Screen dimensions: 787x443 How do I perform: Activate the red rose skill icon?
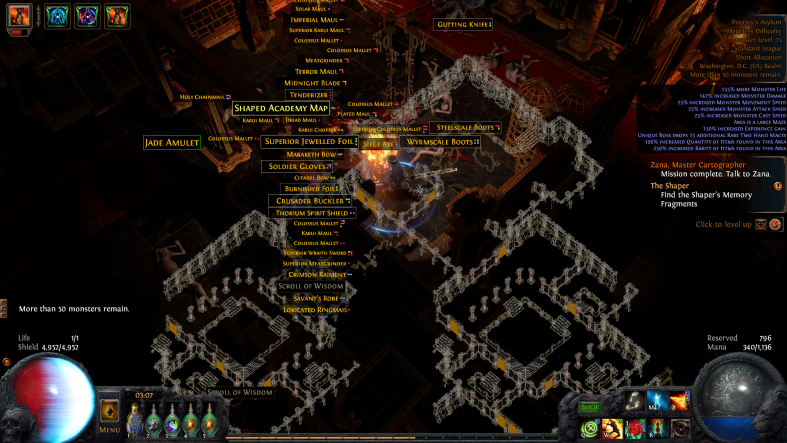pyautogui.click(x=634, y=428)
